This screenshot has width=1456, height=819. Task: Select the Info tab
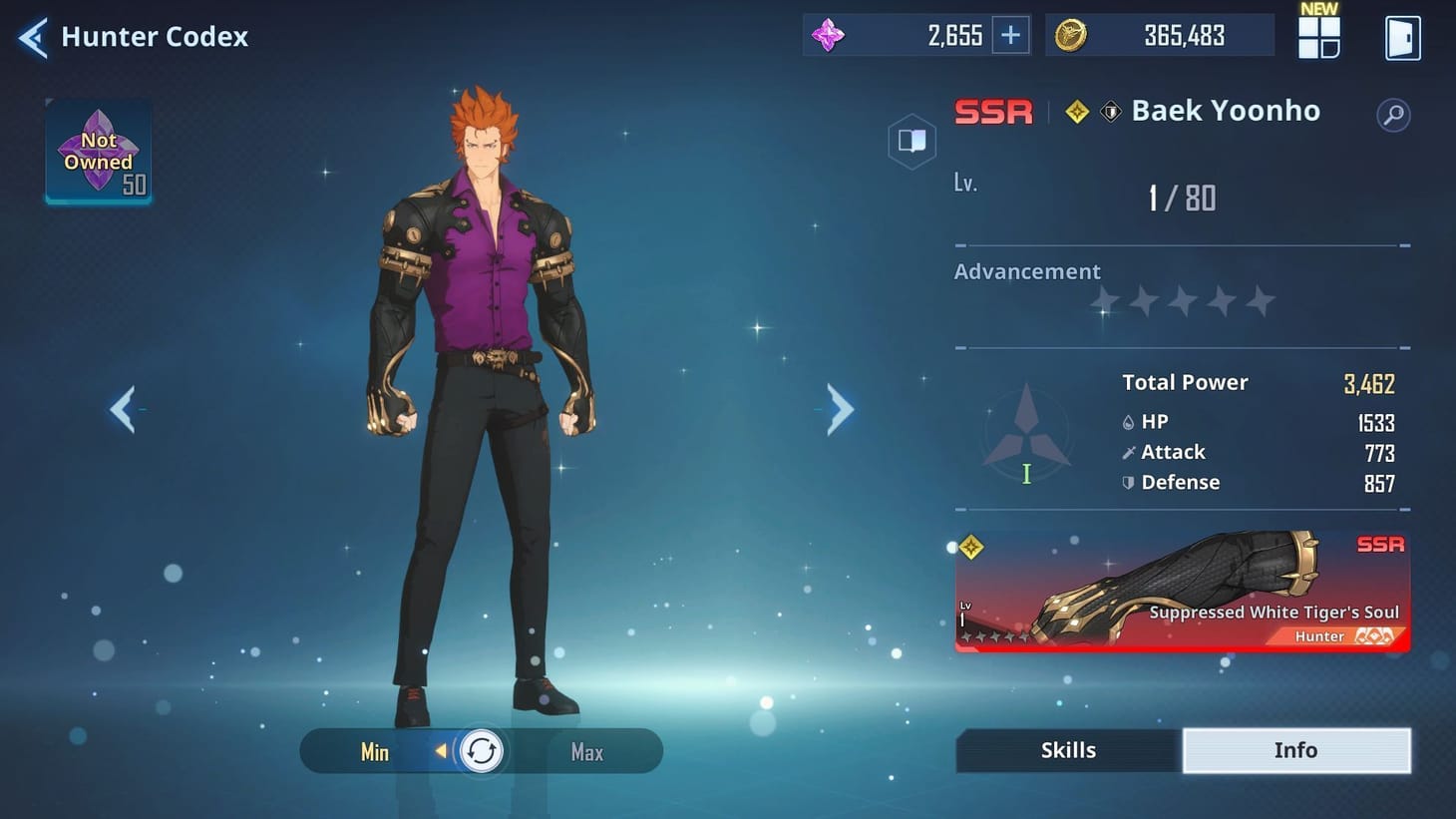click(x=1296, y=750)
